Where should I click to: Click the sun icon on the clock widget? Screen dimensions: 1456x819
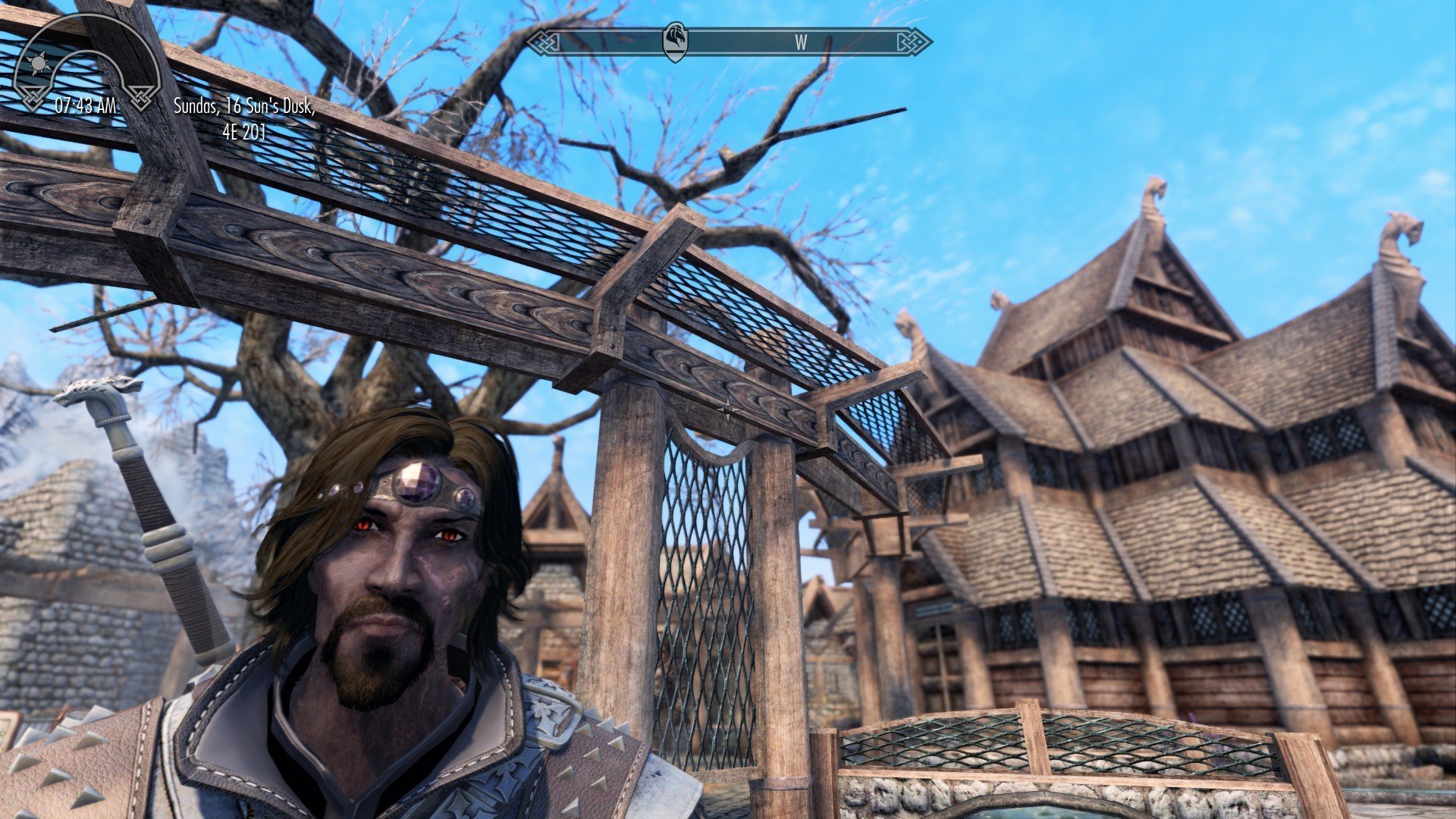click(x=37, y=64)
